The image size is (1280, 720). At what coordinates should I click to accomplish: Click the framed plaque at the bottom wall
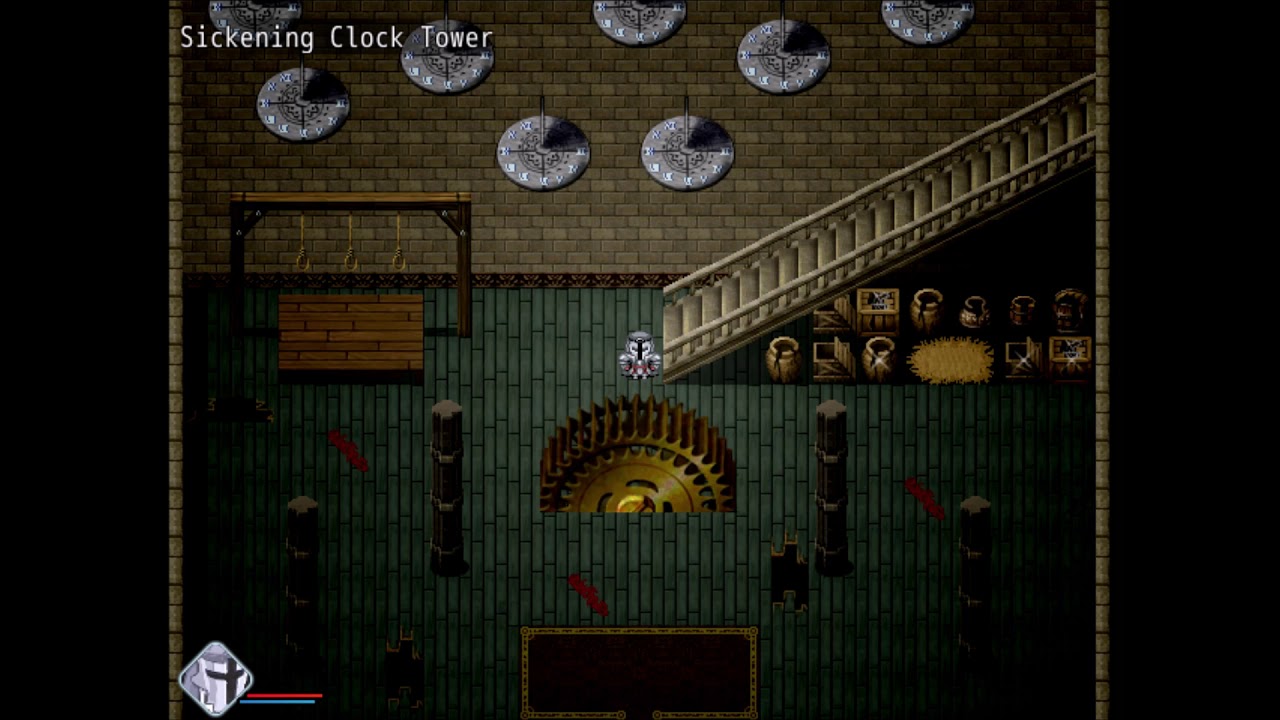point(638,672)
